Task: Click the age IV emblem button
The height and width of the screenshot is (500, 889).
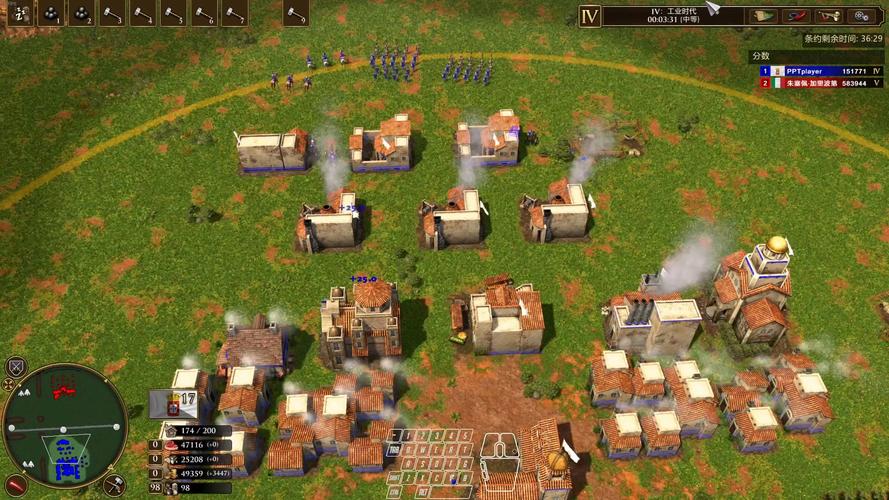Action: (590, 16)
